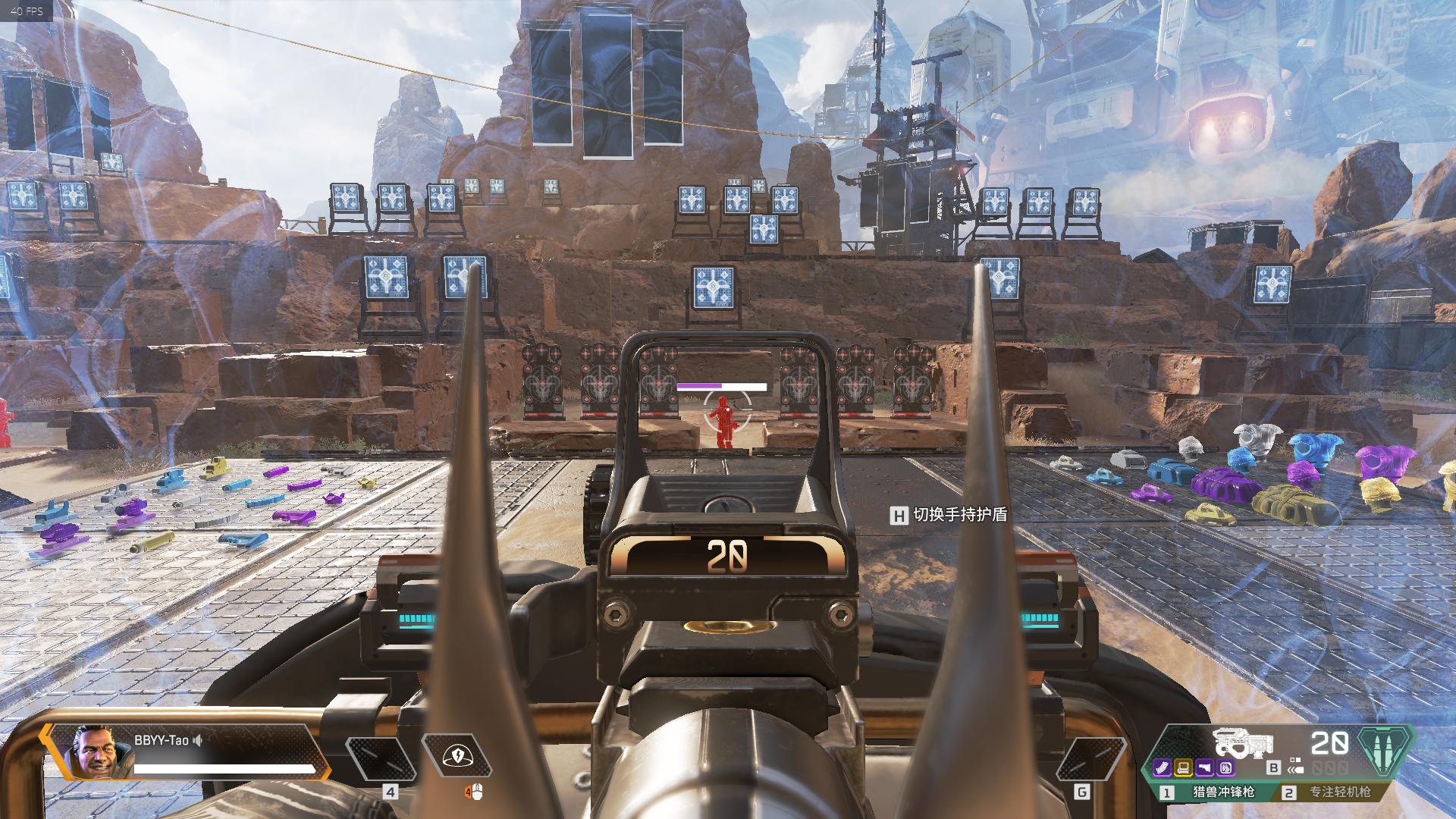Switch to the 专注轻机枪 weapon slot
This screenshot has width=1456, height=819.
tap(1333, 792)
